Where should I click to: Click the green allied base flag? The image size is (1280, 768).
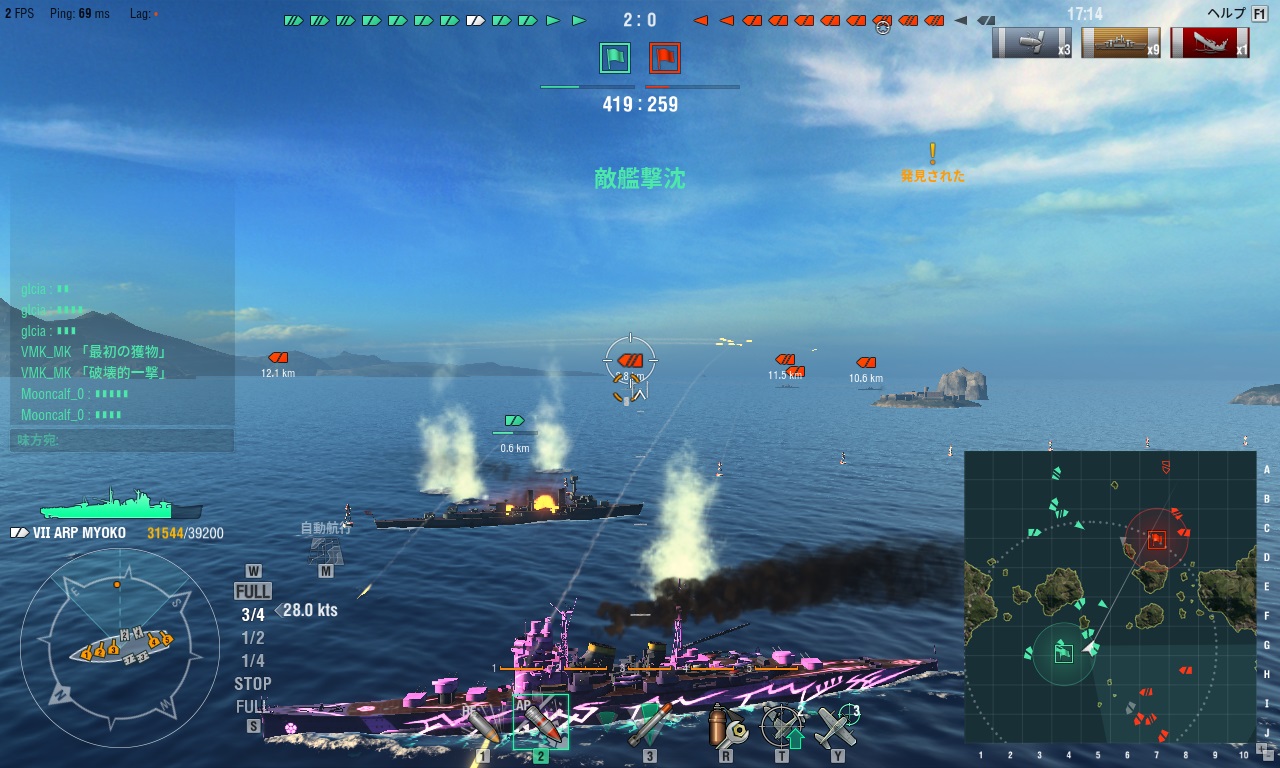[615, 58]
